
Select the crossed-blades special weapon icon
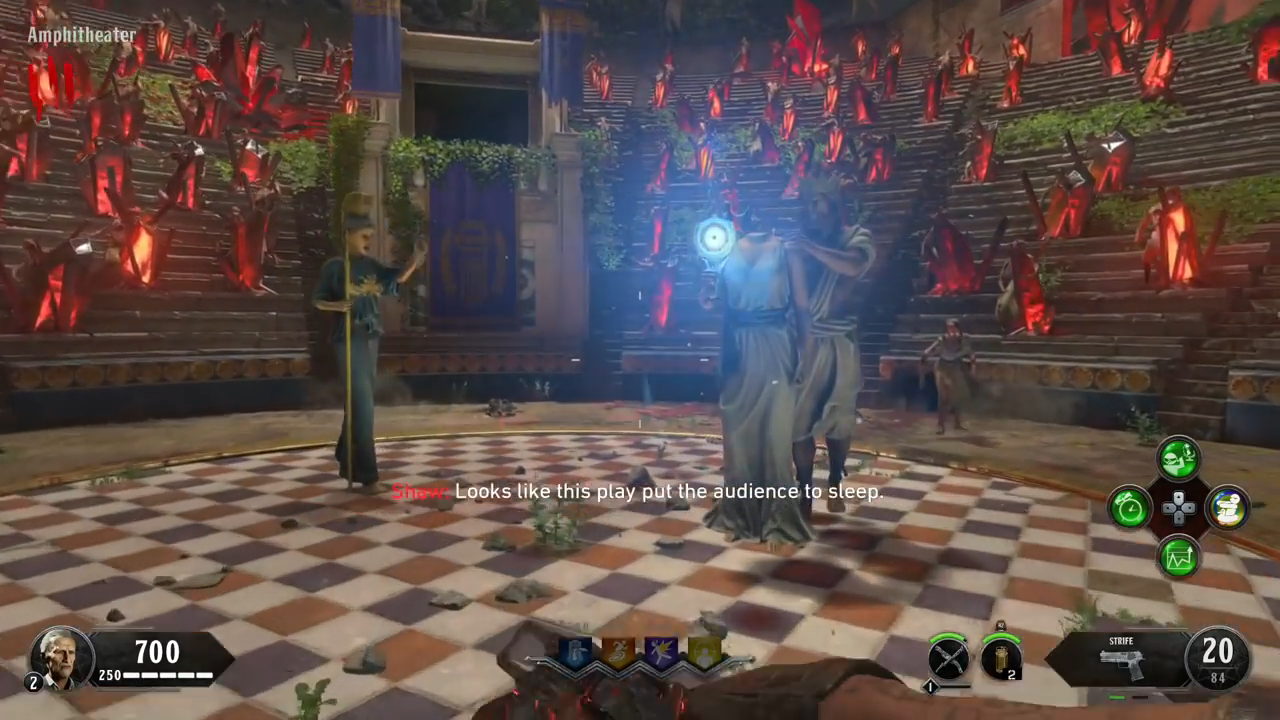click(947, 658)
